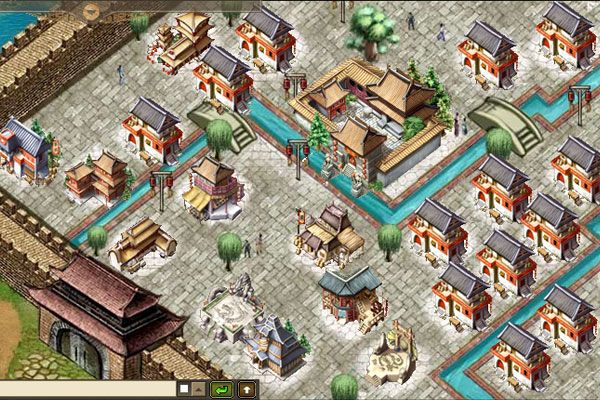This screenshot has height=400, width=600.
Task: Toggle the small white checkbox beside chat
Action: [x=184, y=388]
